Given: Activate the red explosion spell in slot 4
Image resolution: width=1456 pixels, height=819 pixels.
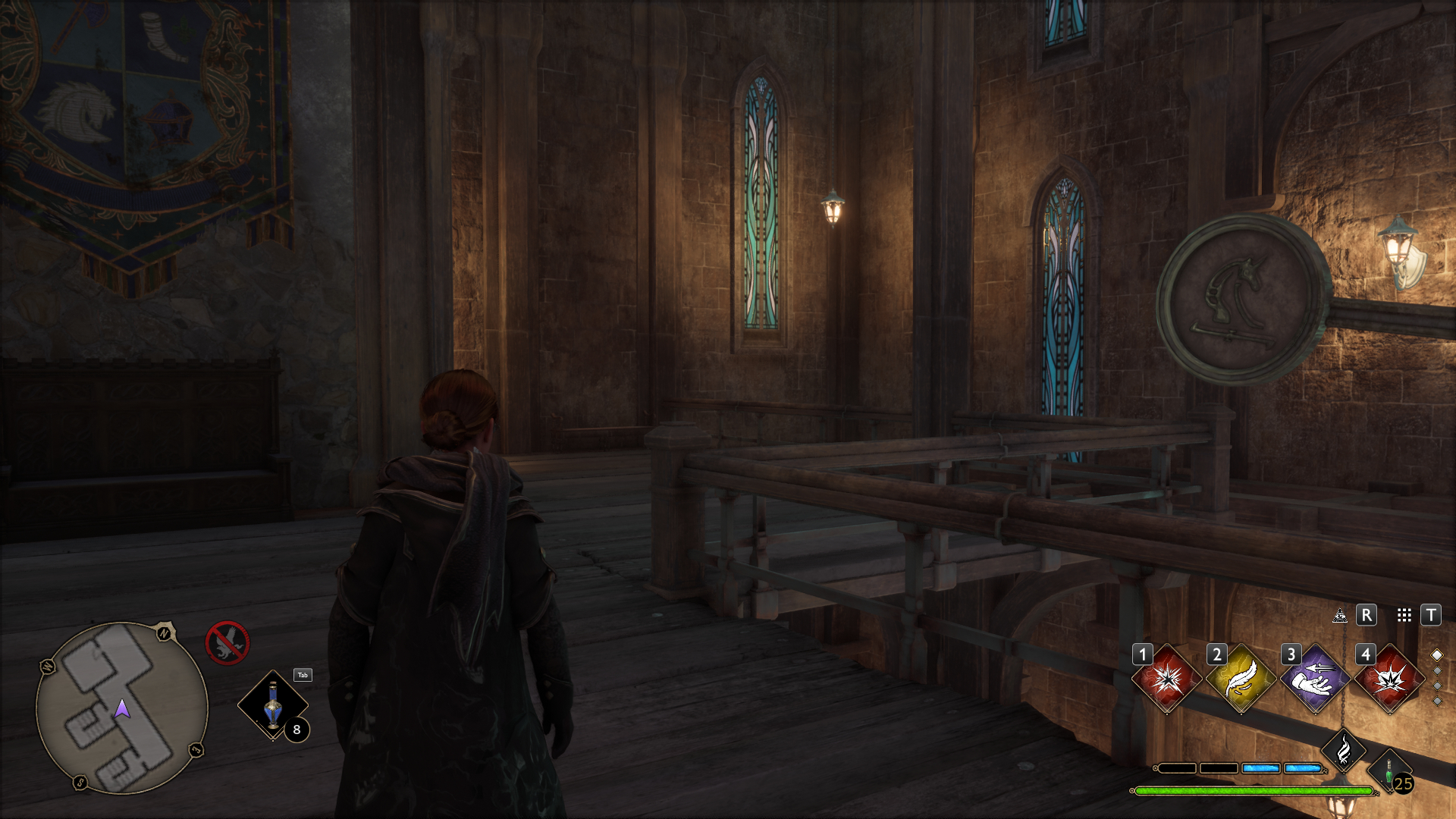Looking at the screenshot, I should click(1389, 679).
